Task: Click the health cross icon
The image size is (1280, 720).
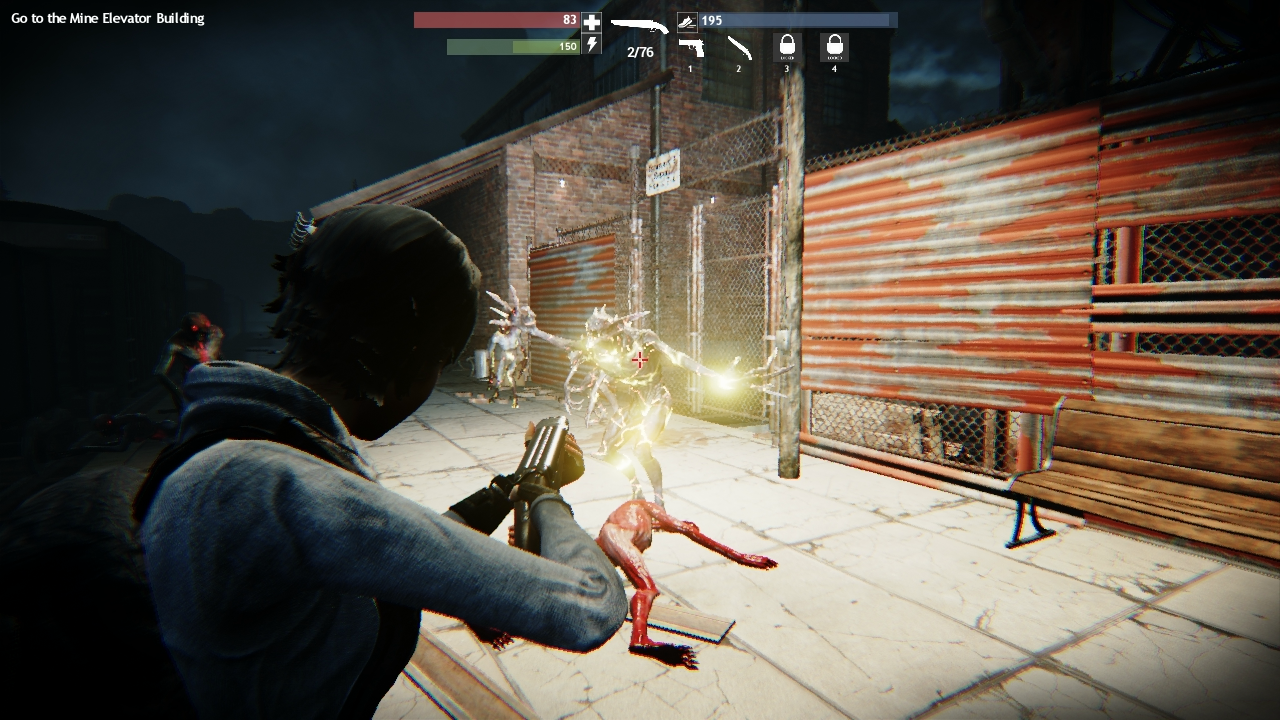Action: (592, 21)
